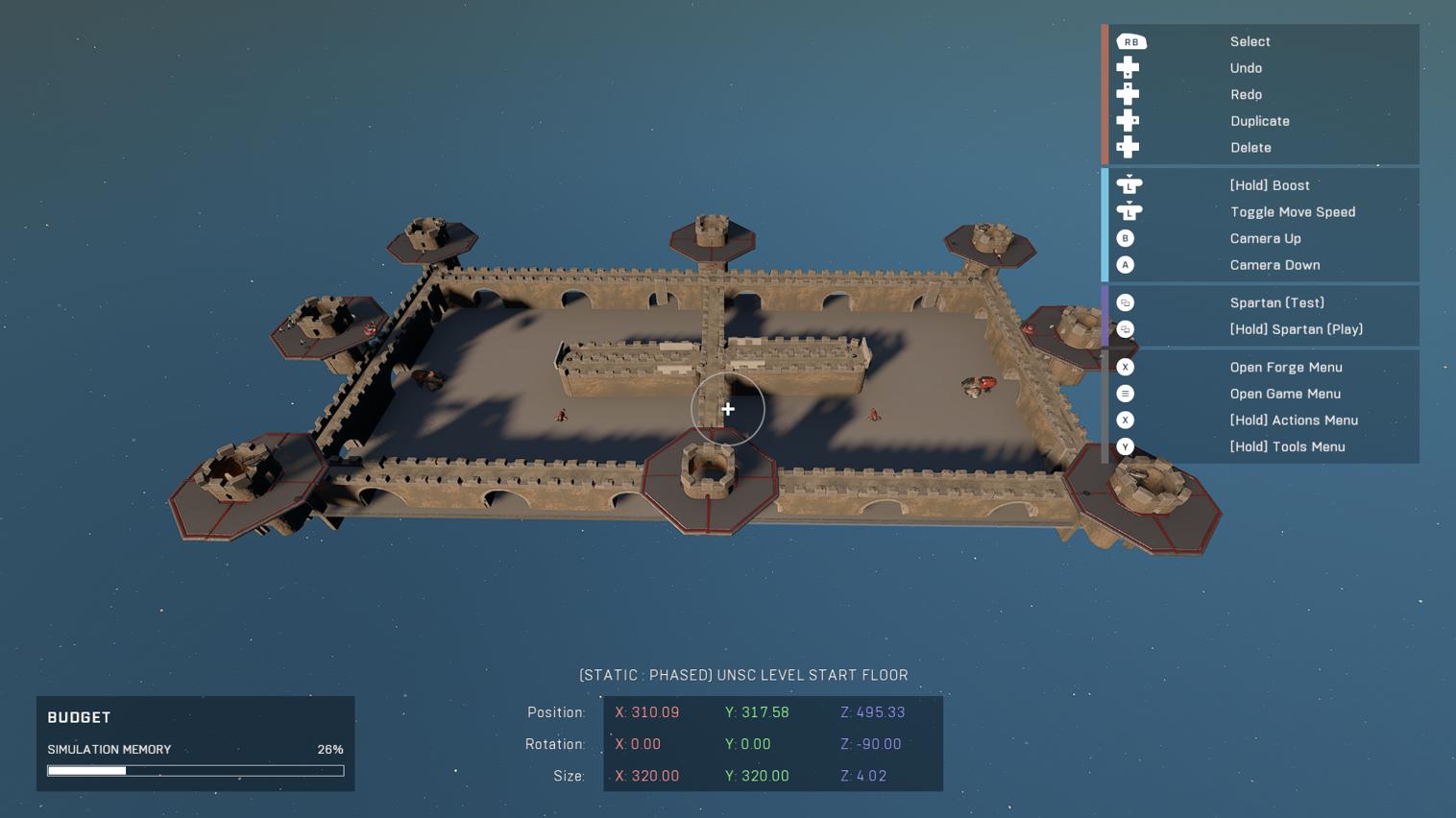Toggle Camera Up with the B button

click(x=1125, y=238)
